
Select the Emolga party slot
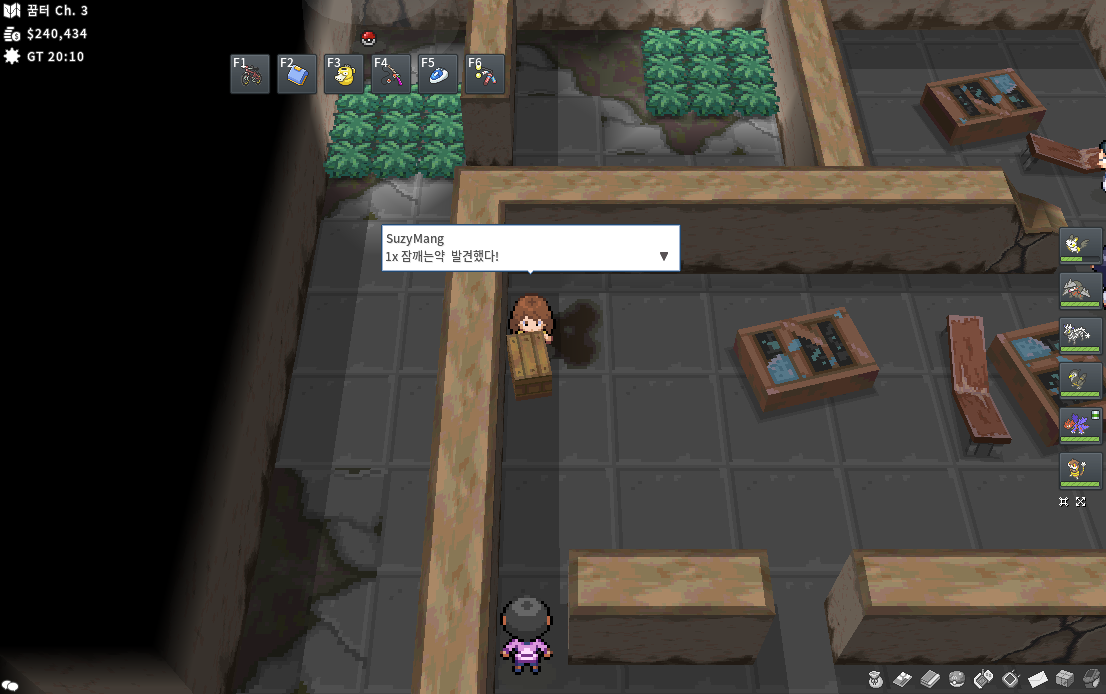point(1081,246)
